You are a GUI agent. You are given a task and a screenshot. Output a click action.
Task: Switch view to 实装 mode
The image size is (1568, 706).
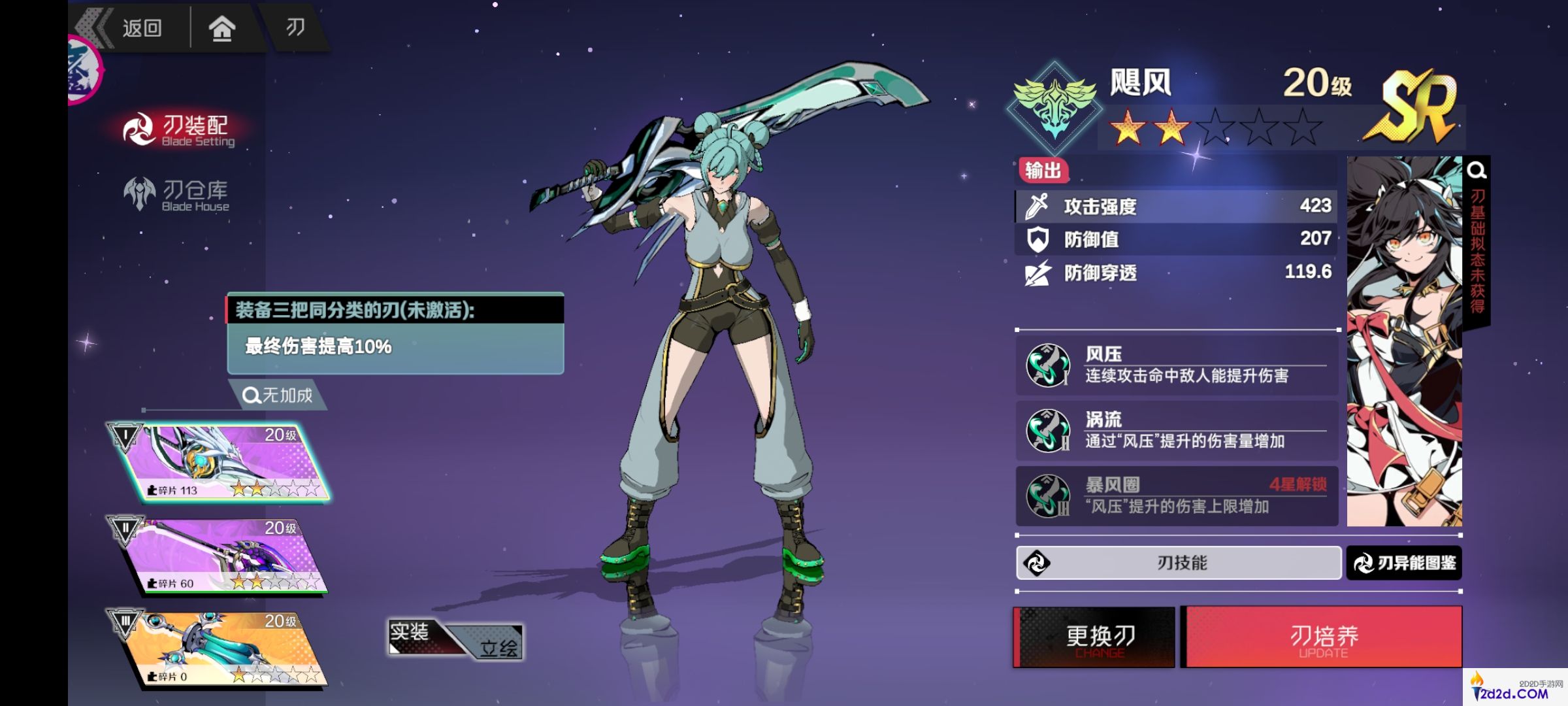412,633
